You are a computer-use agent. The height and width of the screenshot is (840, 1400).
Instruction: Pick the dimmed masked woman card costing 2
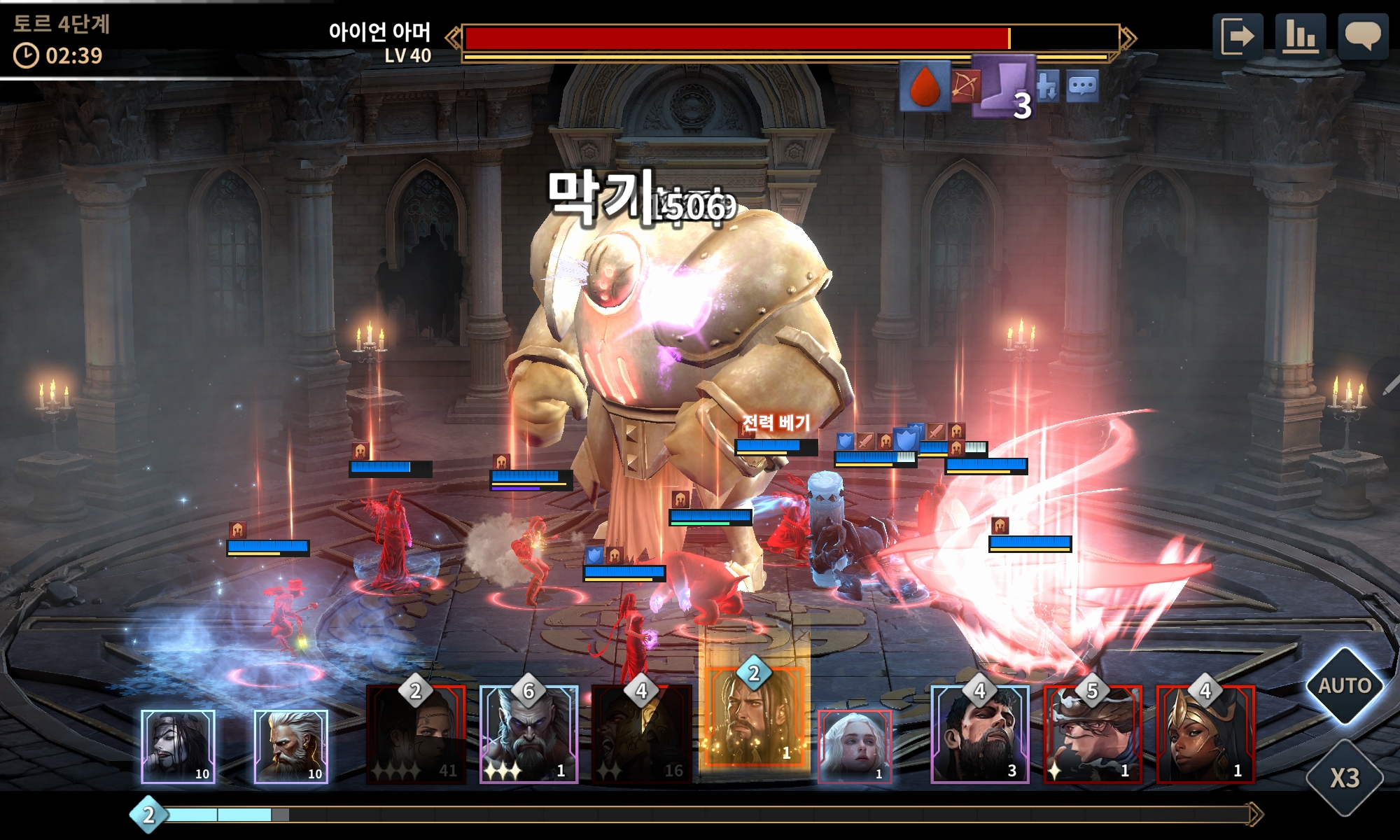pos(416,735)
